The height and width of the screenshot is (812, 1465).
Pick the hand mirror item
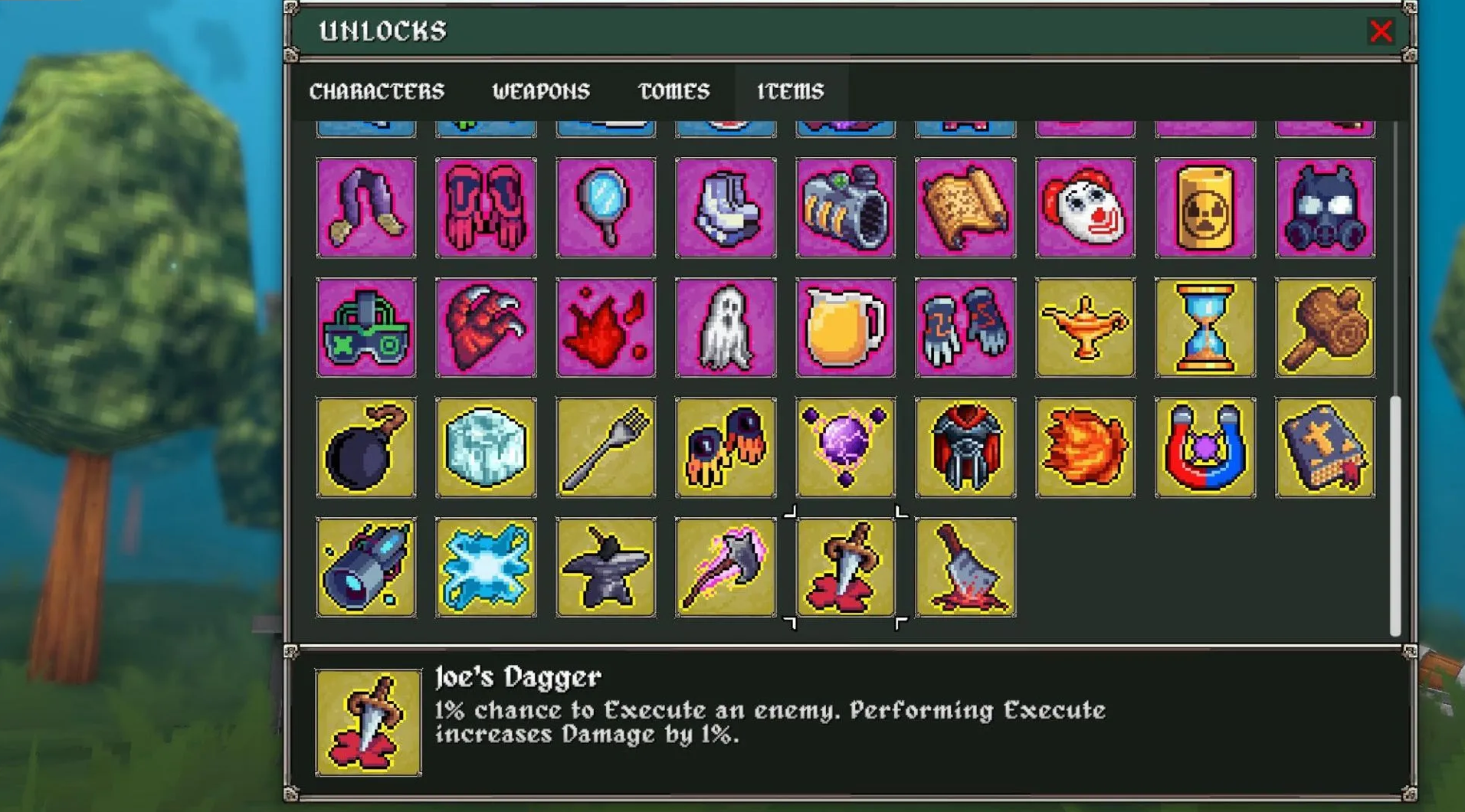pyautogui.click(x=605, y=208)
